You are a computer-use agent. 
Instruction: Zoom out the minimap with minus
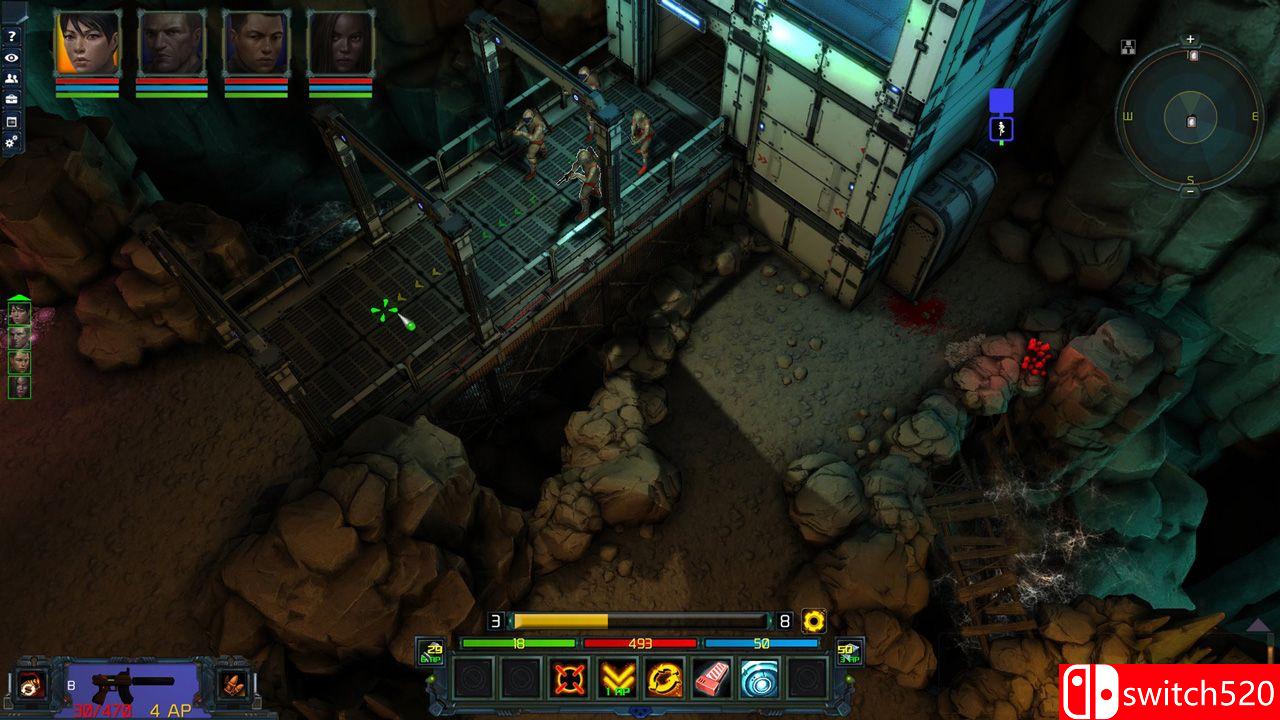(1190, 192)
